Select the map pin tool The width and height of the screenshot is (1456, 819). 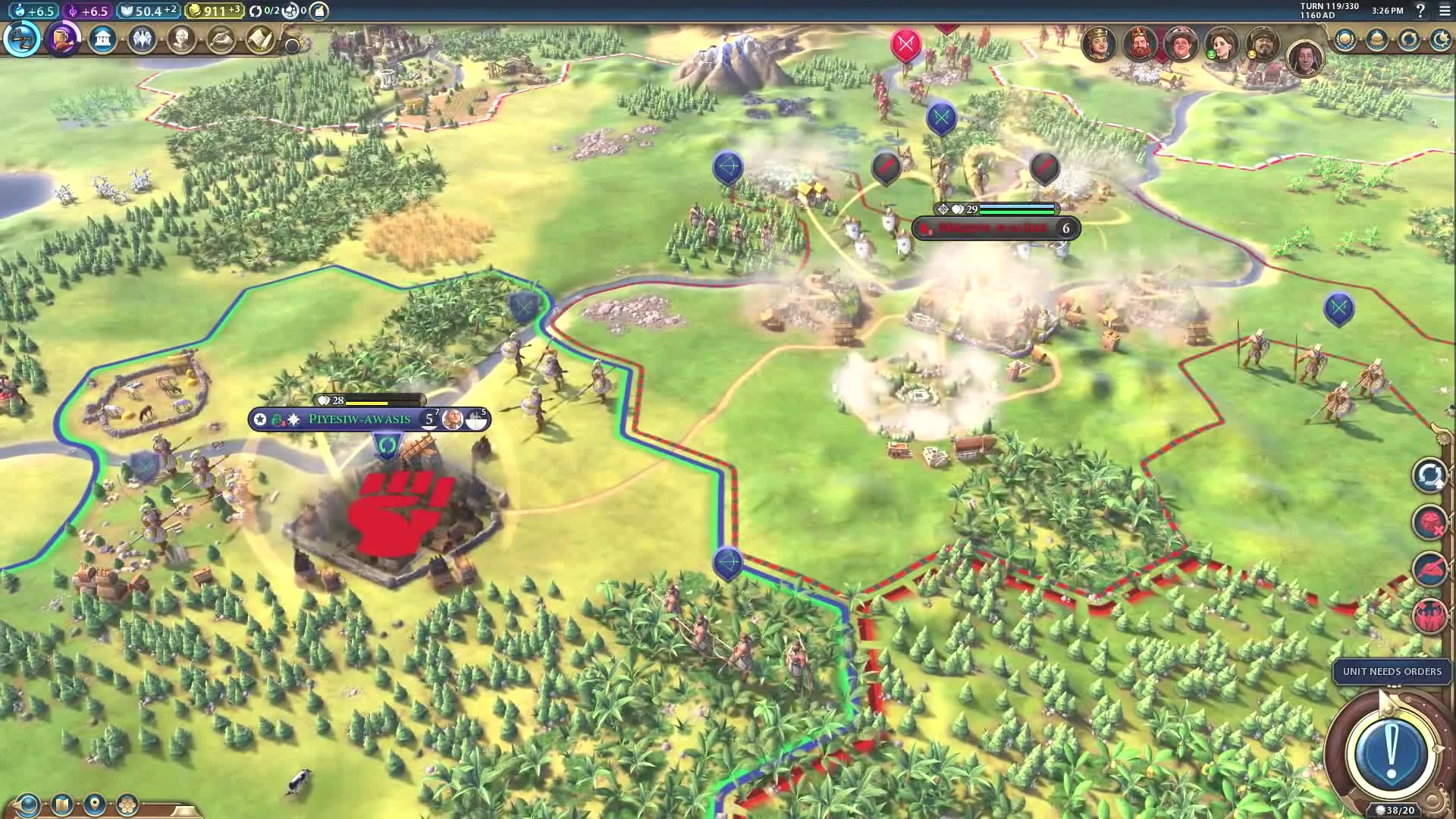tap(93, 802)
